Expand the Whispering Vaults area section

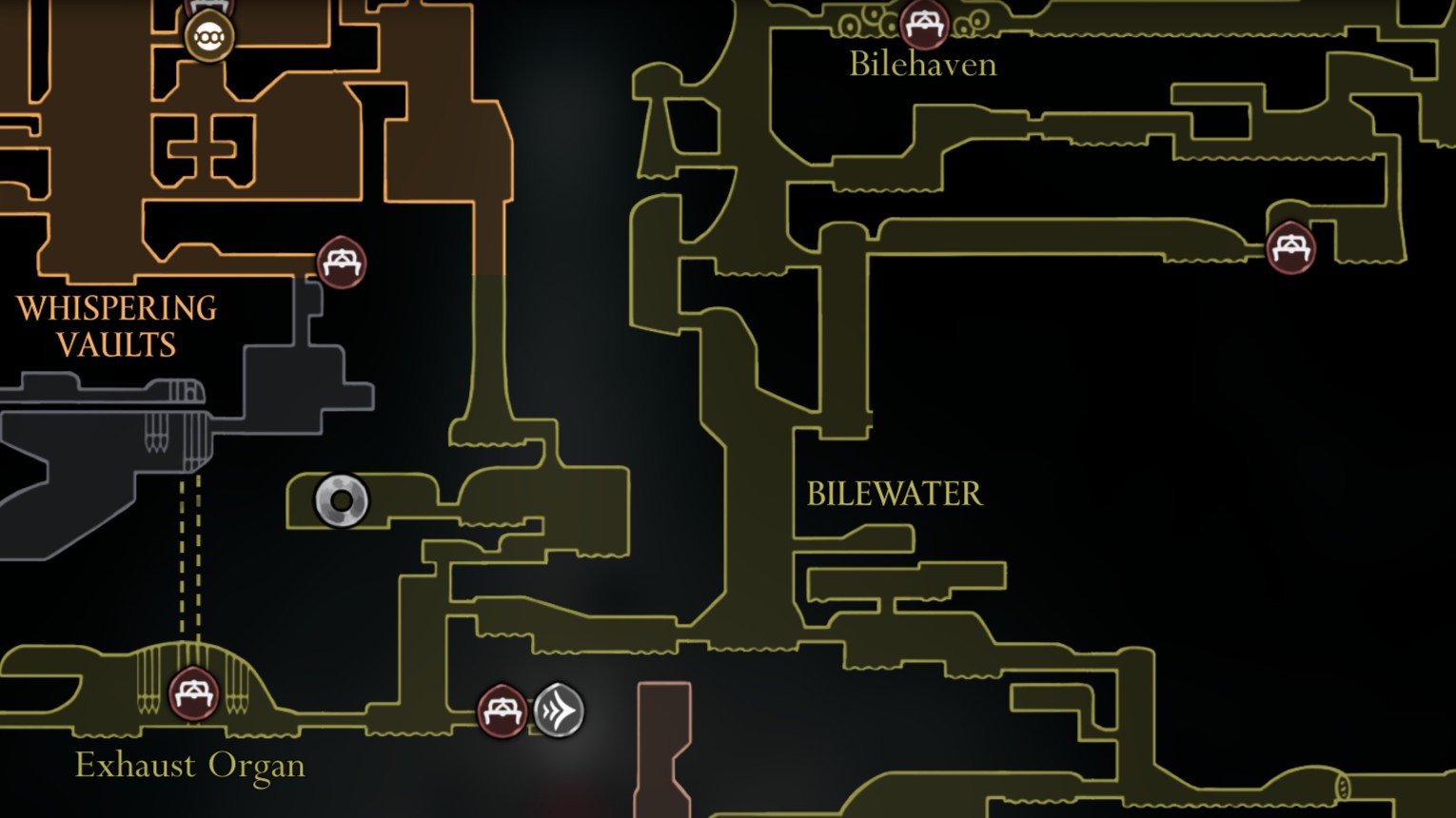click(116, 324)
